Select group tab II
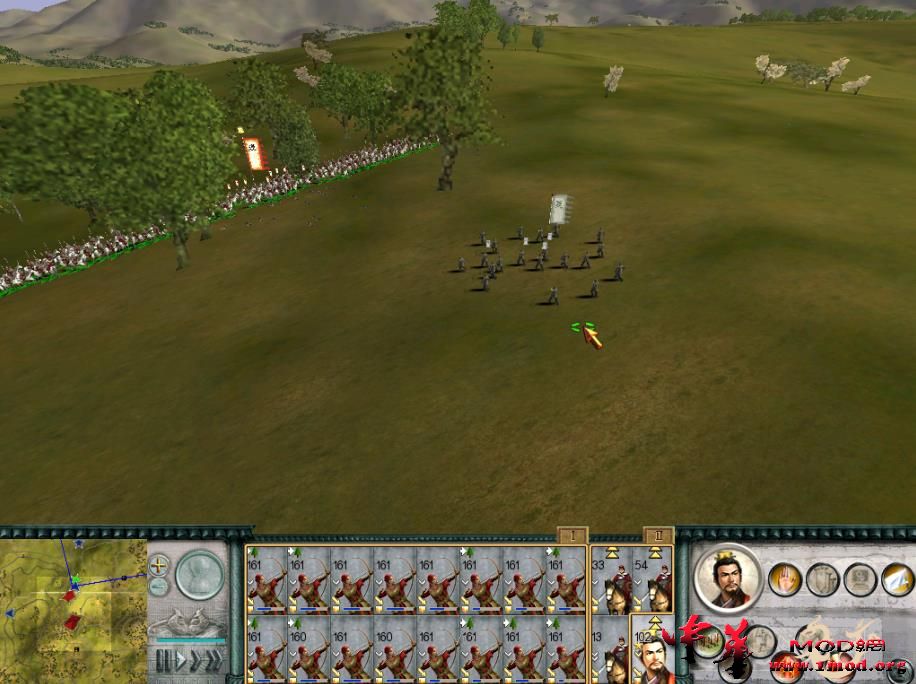This screenshot has height=684, width=916. [x=658, y=535]
